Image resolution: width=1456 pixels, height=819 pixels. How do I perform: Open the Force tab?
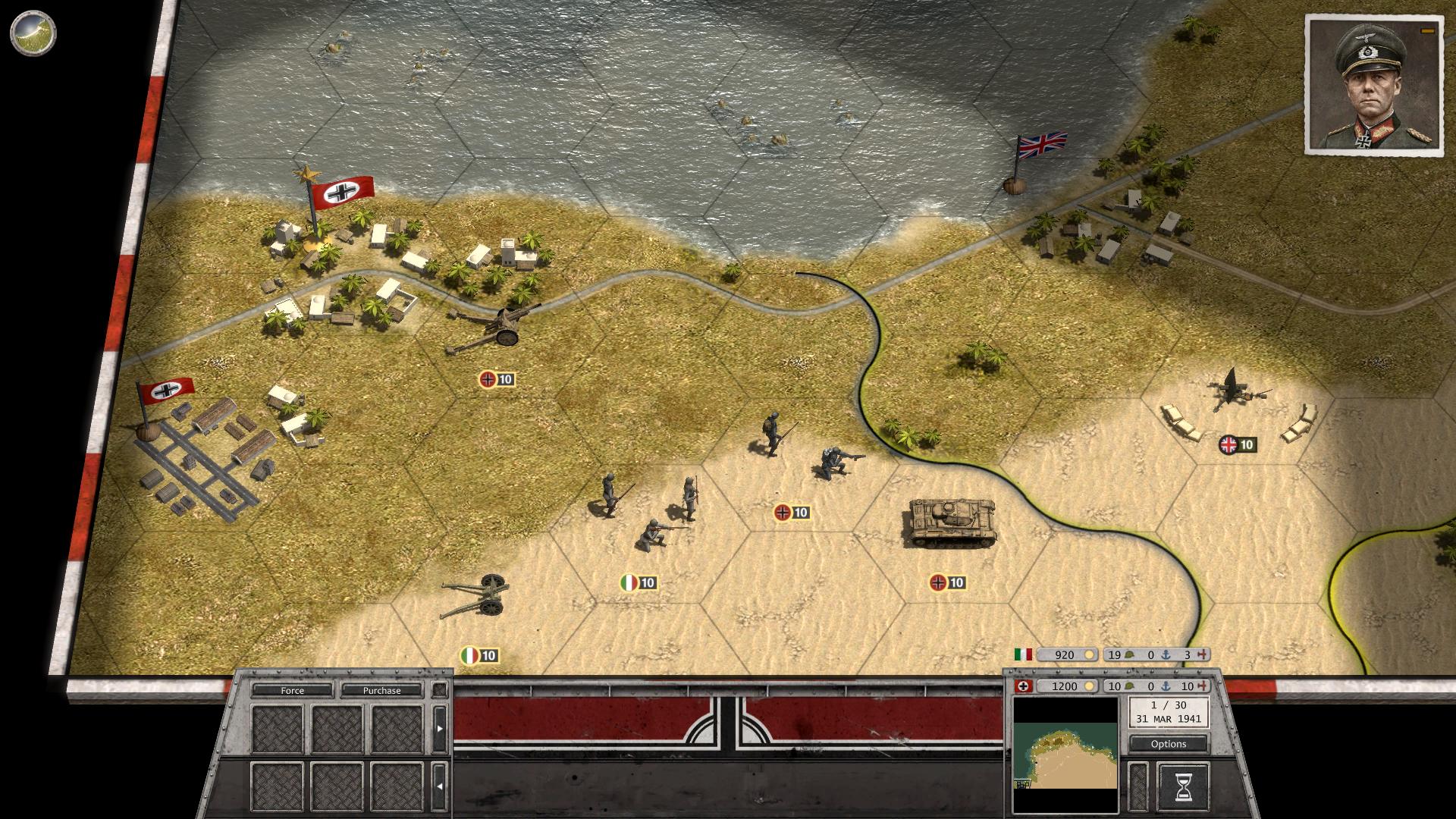pyautogui.click(x=292, y=690)
